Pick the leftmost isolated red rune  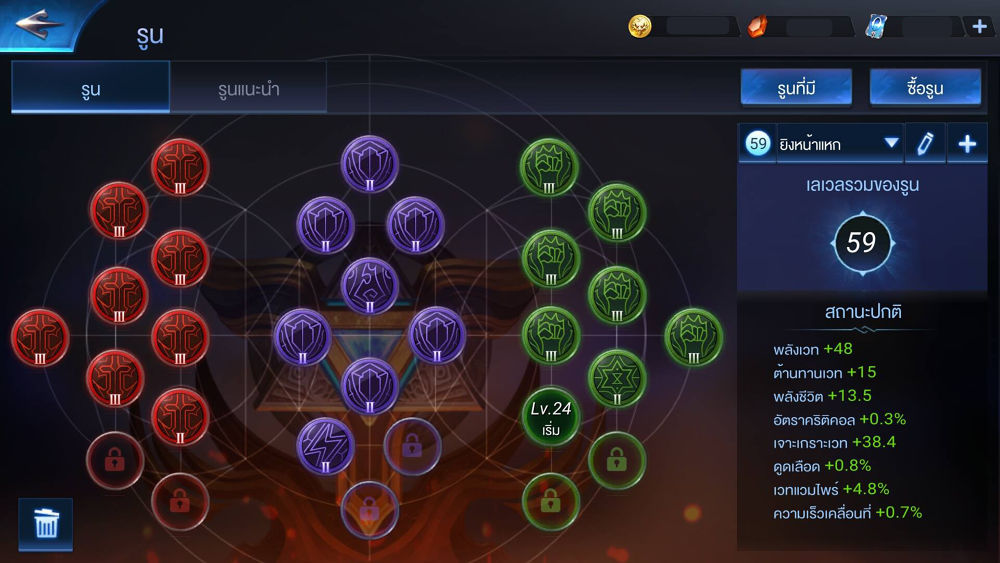(x=40, y=337)
